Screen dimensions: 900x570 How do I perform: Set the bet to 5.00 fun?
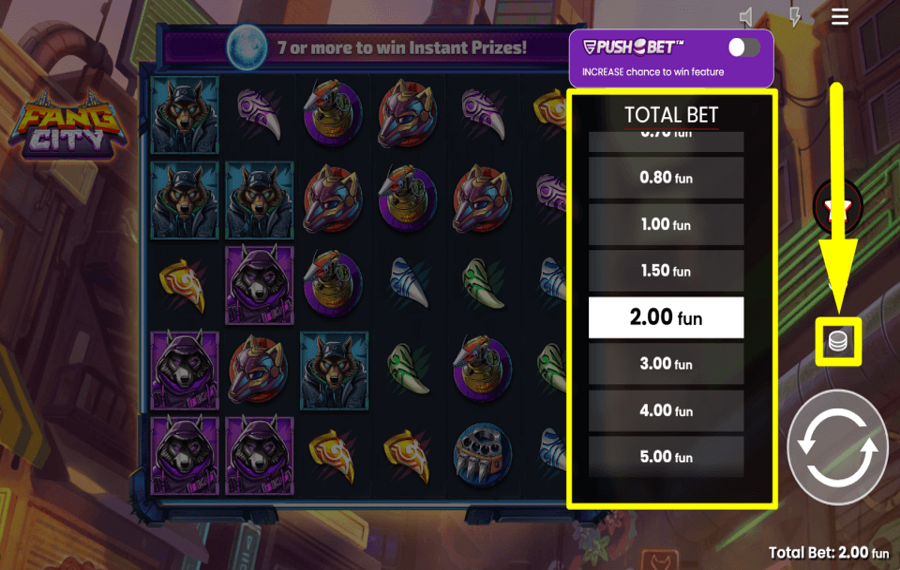pos(665,457)
